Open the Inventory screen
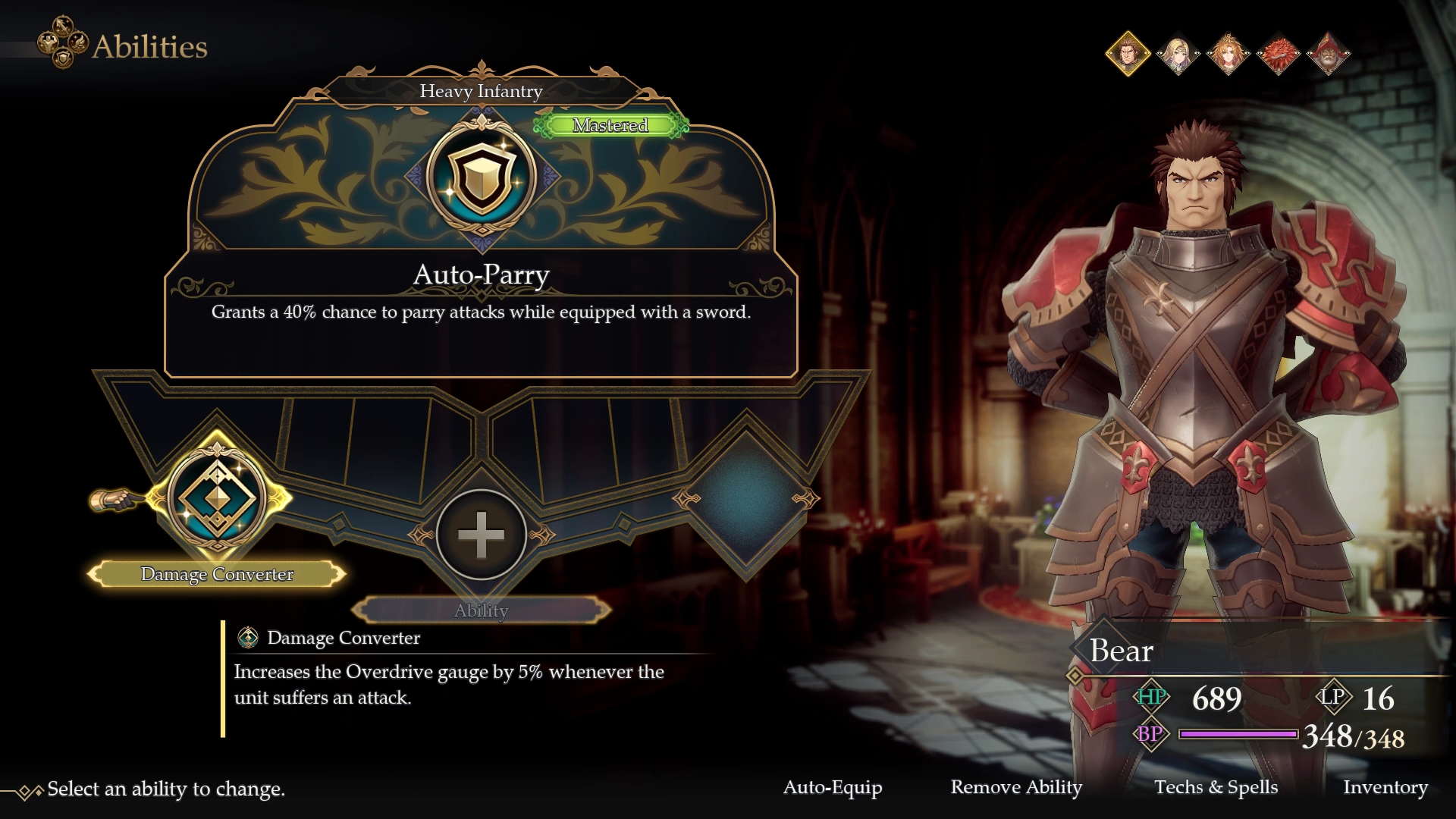This screenshot has width=1456, height=819. coord(1385,787)
